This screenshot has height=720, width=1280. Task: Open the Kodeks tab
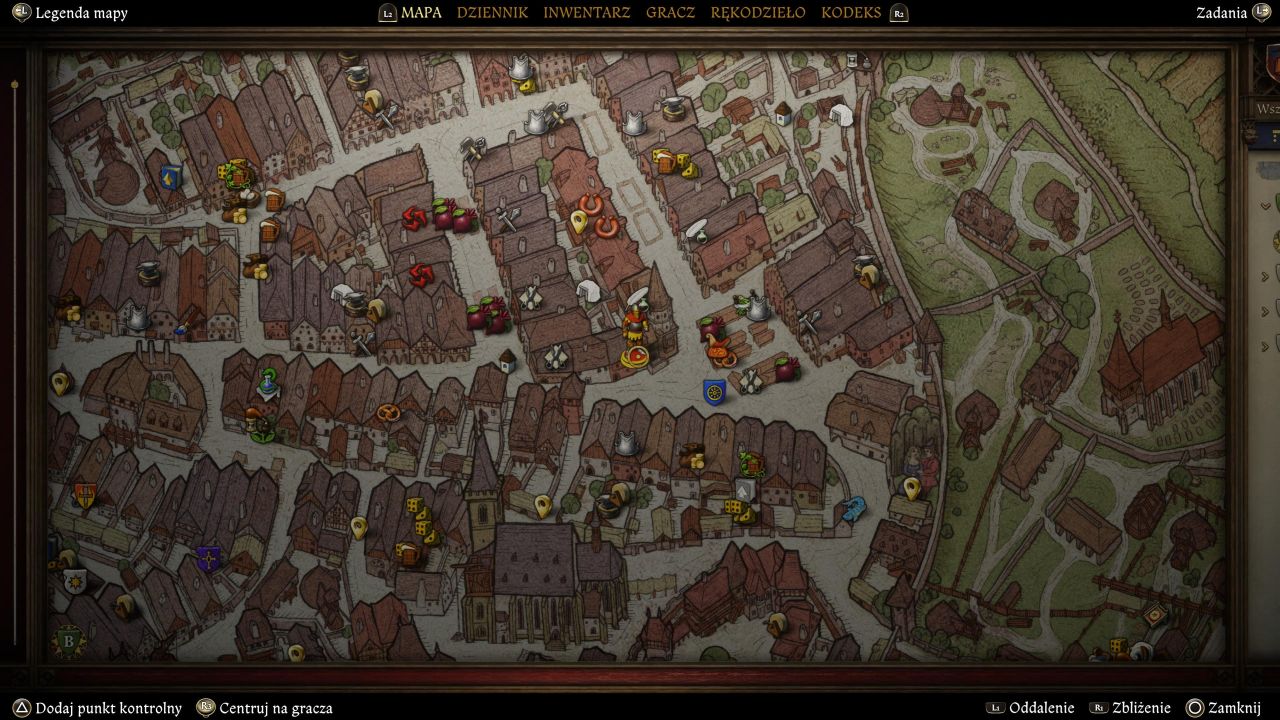click(851, 13)
